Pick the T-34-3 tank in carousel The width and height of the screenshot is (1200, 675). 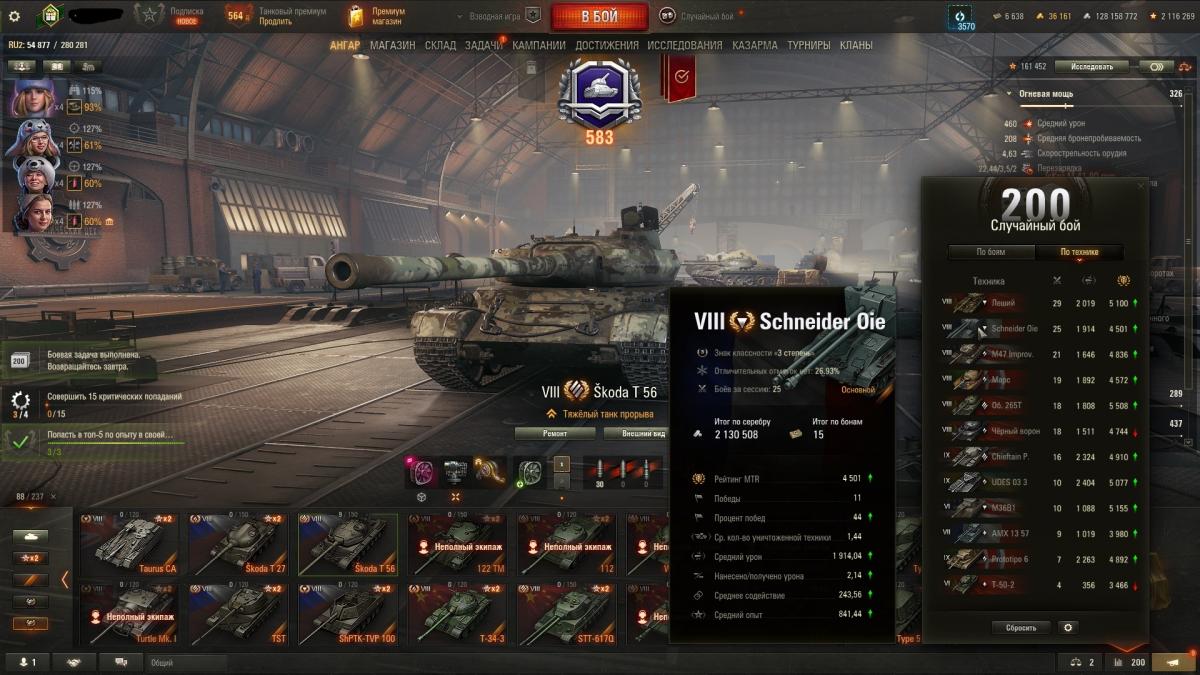point(457,613)
